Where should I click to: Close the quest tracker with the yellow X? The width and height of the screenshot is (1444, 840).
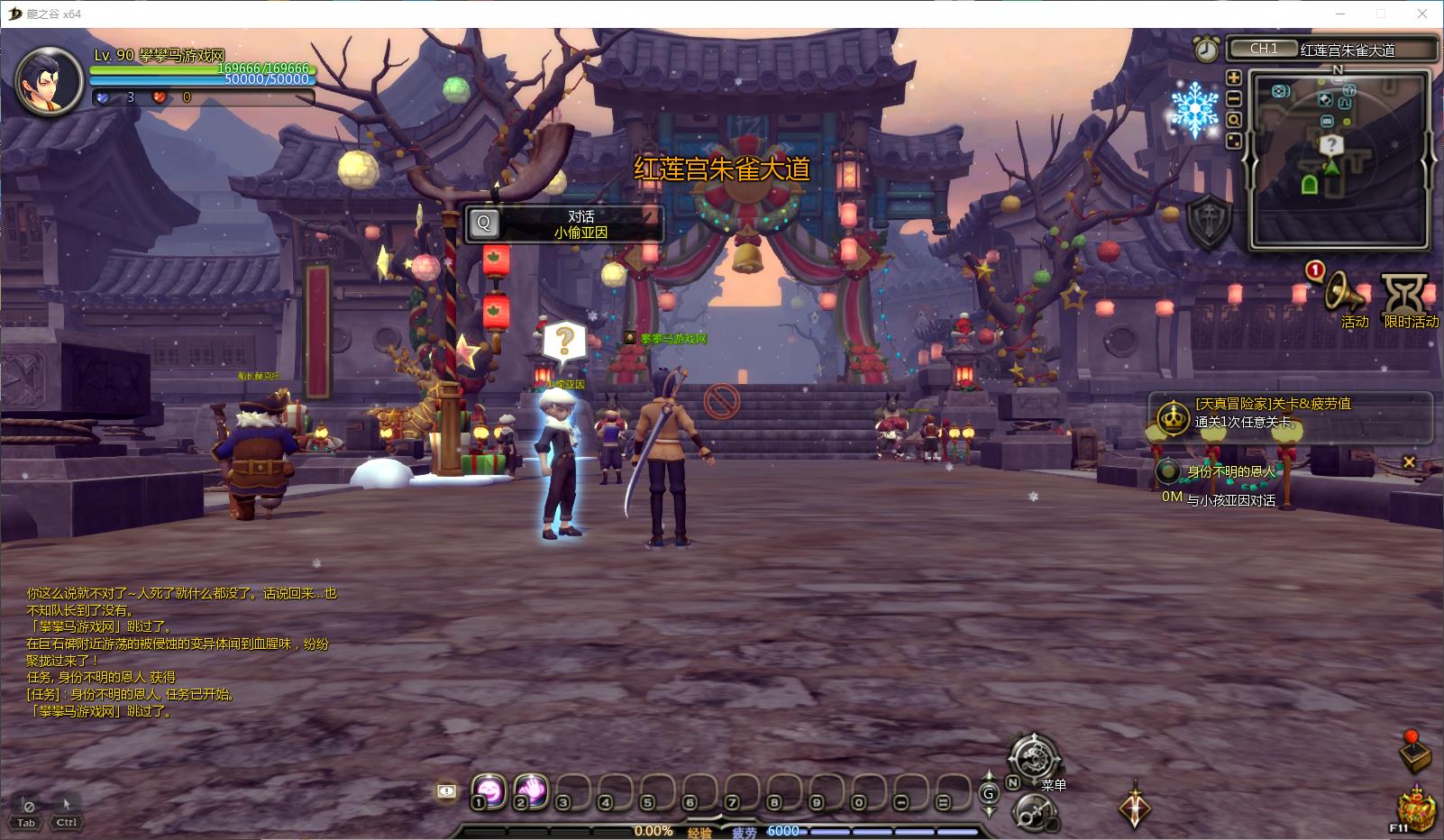pyautogui.click(x=1409, y=462)
